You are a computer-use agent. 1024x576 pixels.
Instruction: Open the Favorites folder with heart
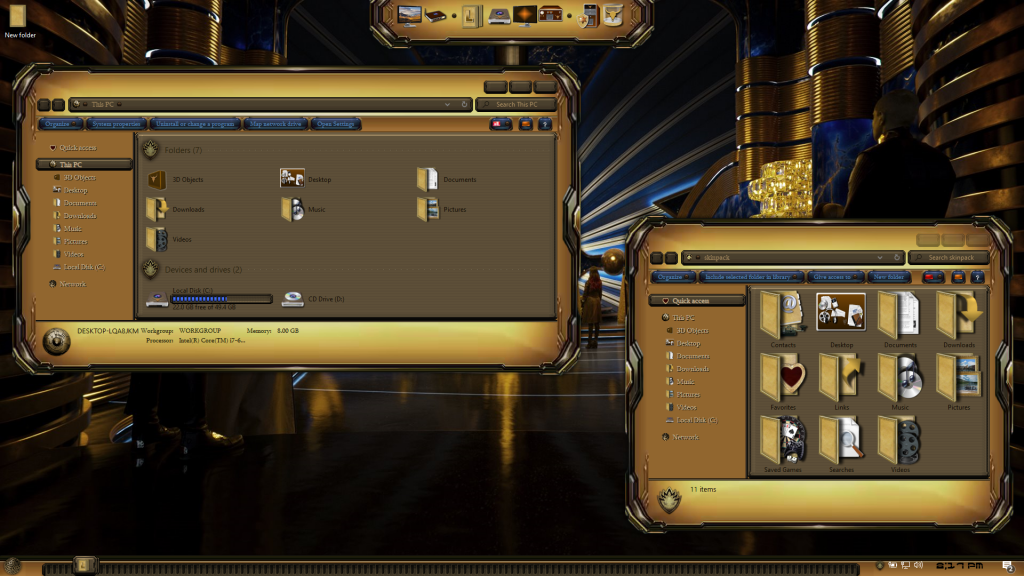tap(782, 380)
